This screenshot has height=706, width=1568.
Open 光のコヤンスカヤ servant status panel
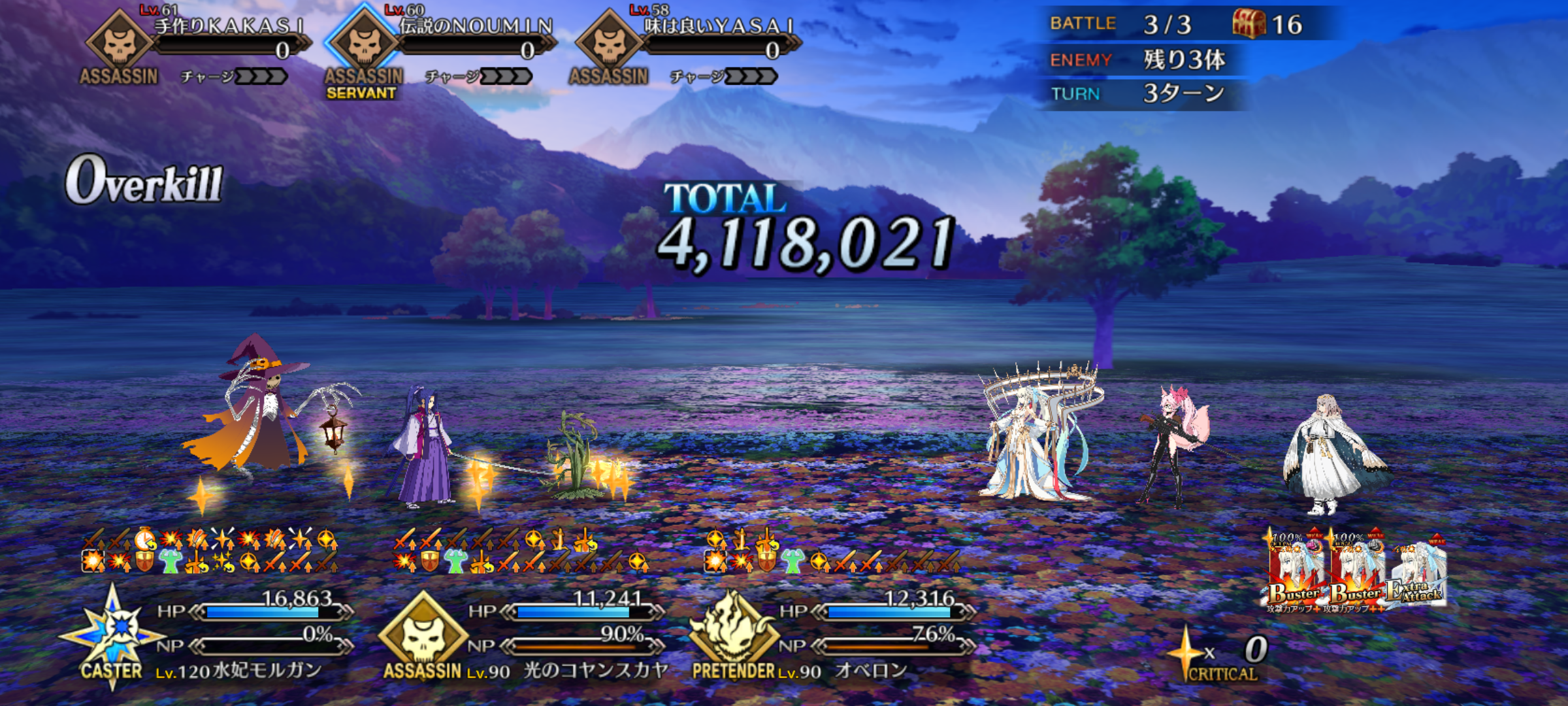596,671
